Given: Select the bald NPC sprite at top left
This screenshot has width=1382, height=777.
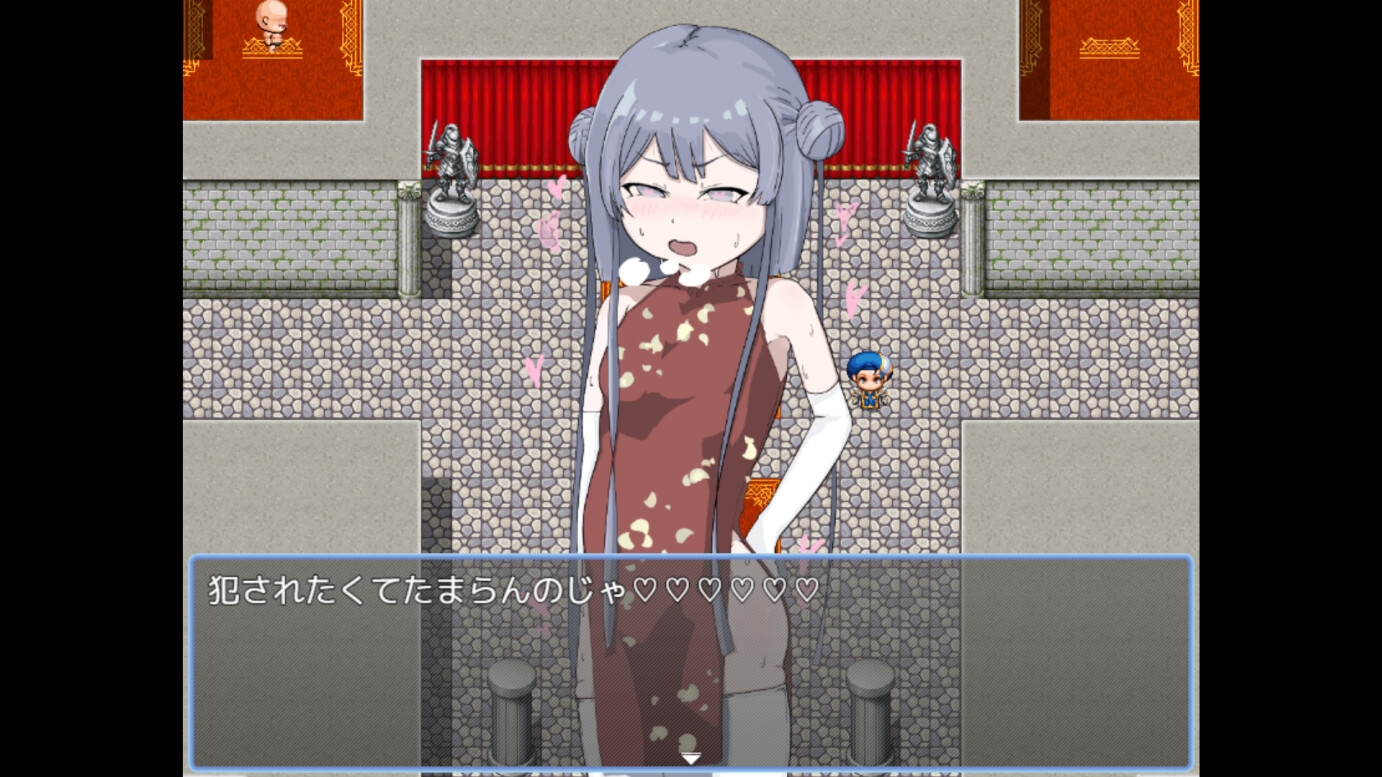Looking at the screenshot, I should pos(272,25).
